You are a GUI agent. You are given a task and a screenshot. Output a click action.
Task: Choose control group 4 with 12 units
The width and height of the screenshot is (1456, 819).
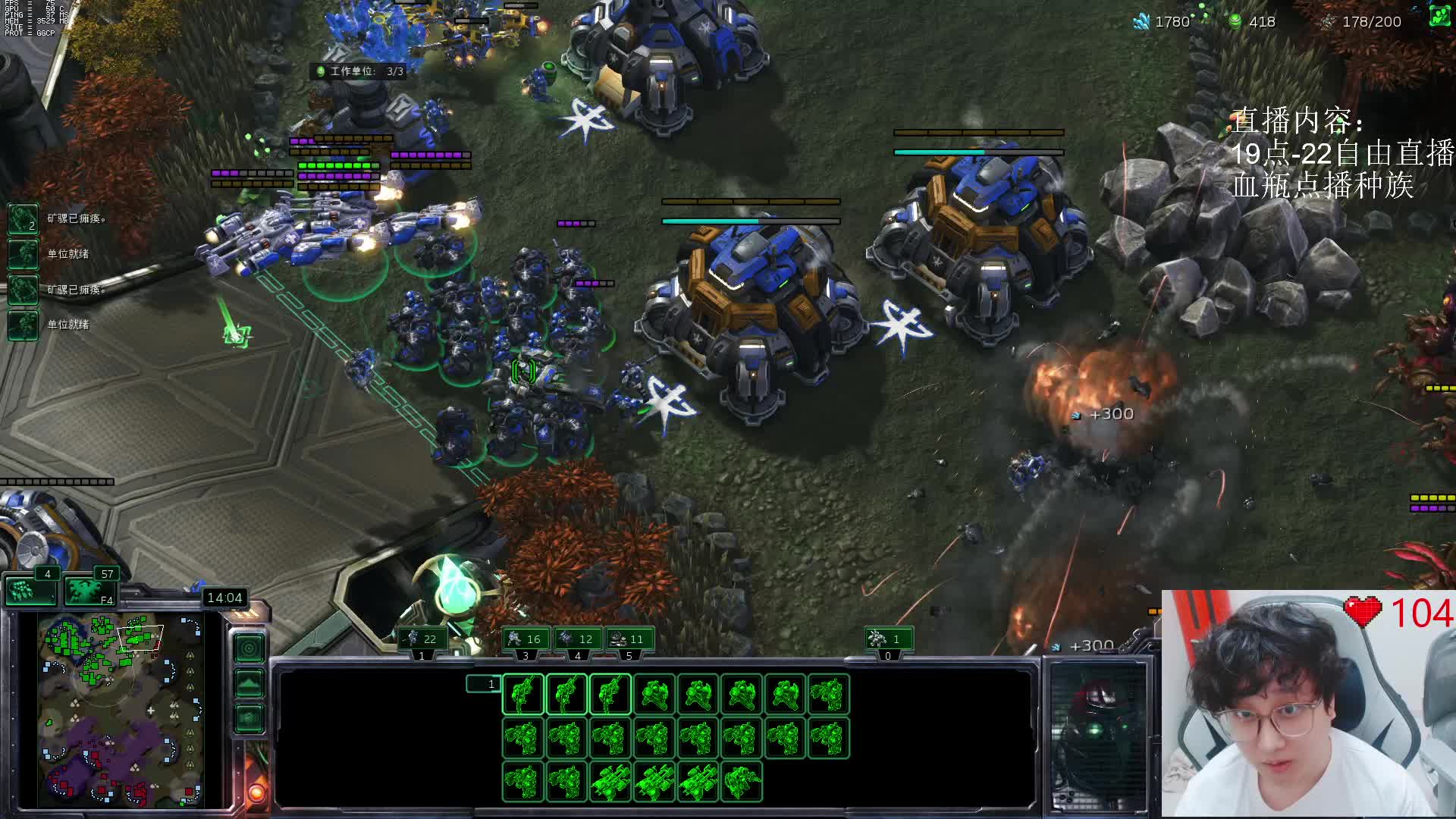coord(577,639)
